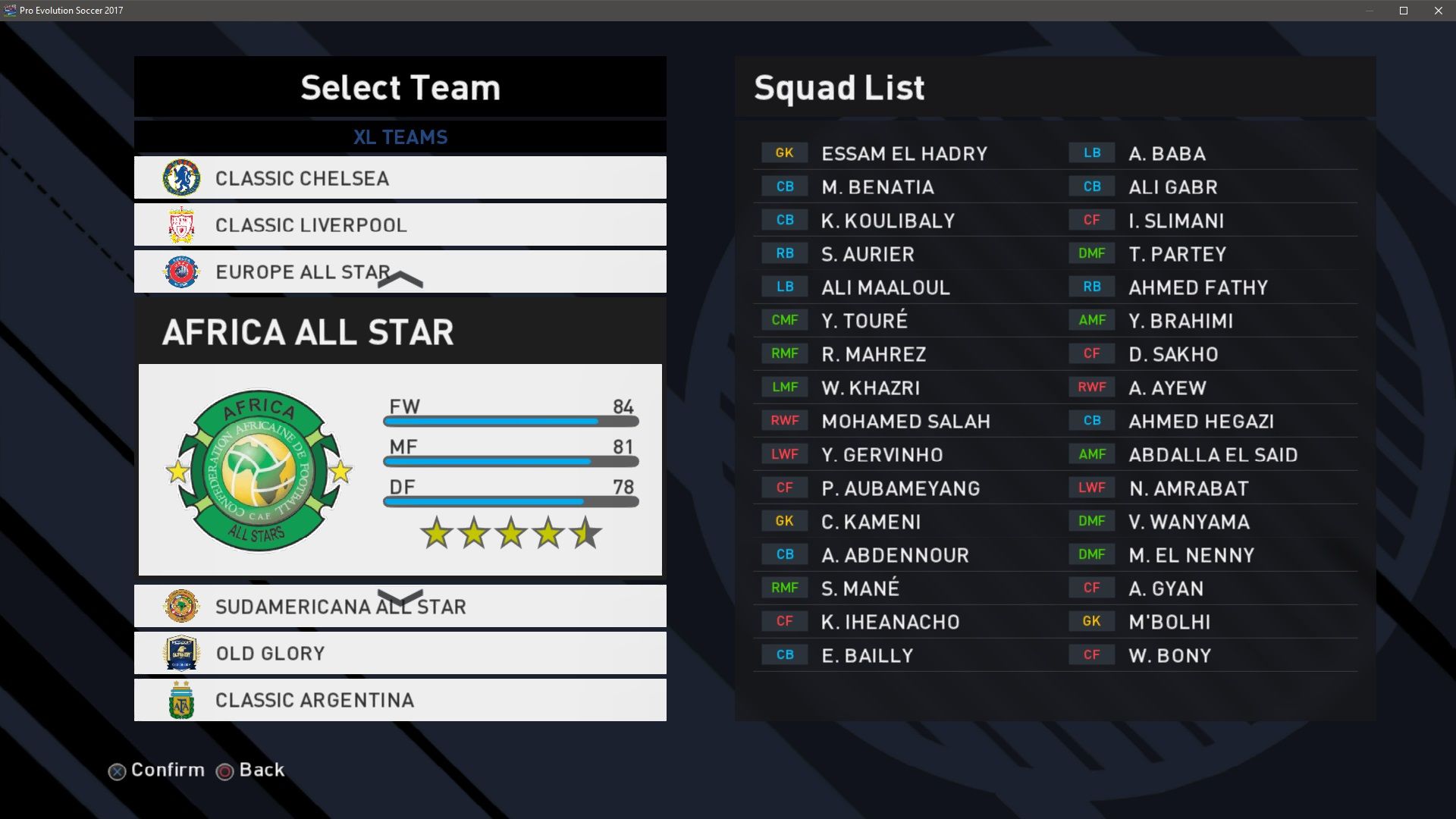Screen dimensions: 1456x819
Task: Pick the Europe All Star team
Action: pyautogui.click(x=400, y=271)
